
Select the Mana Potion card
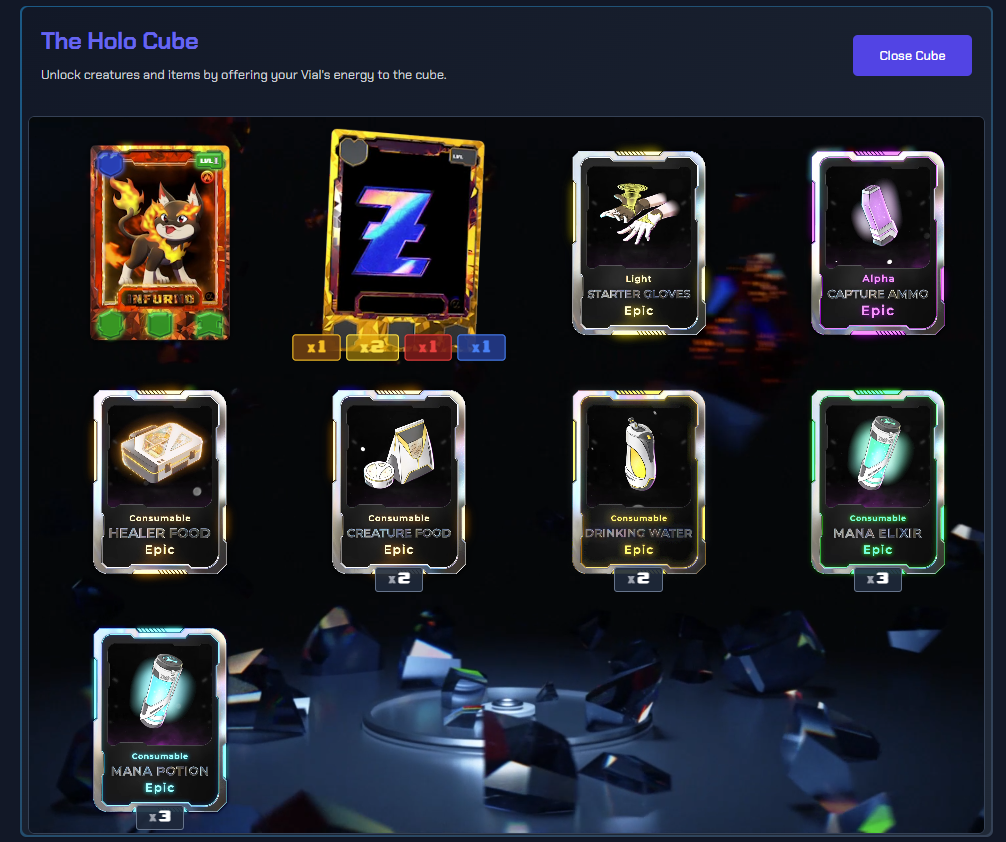(160, 718)
